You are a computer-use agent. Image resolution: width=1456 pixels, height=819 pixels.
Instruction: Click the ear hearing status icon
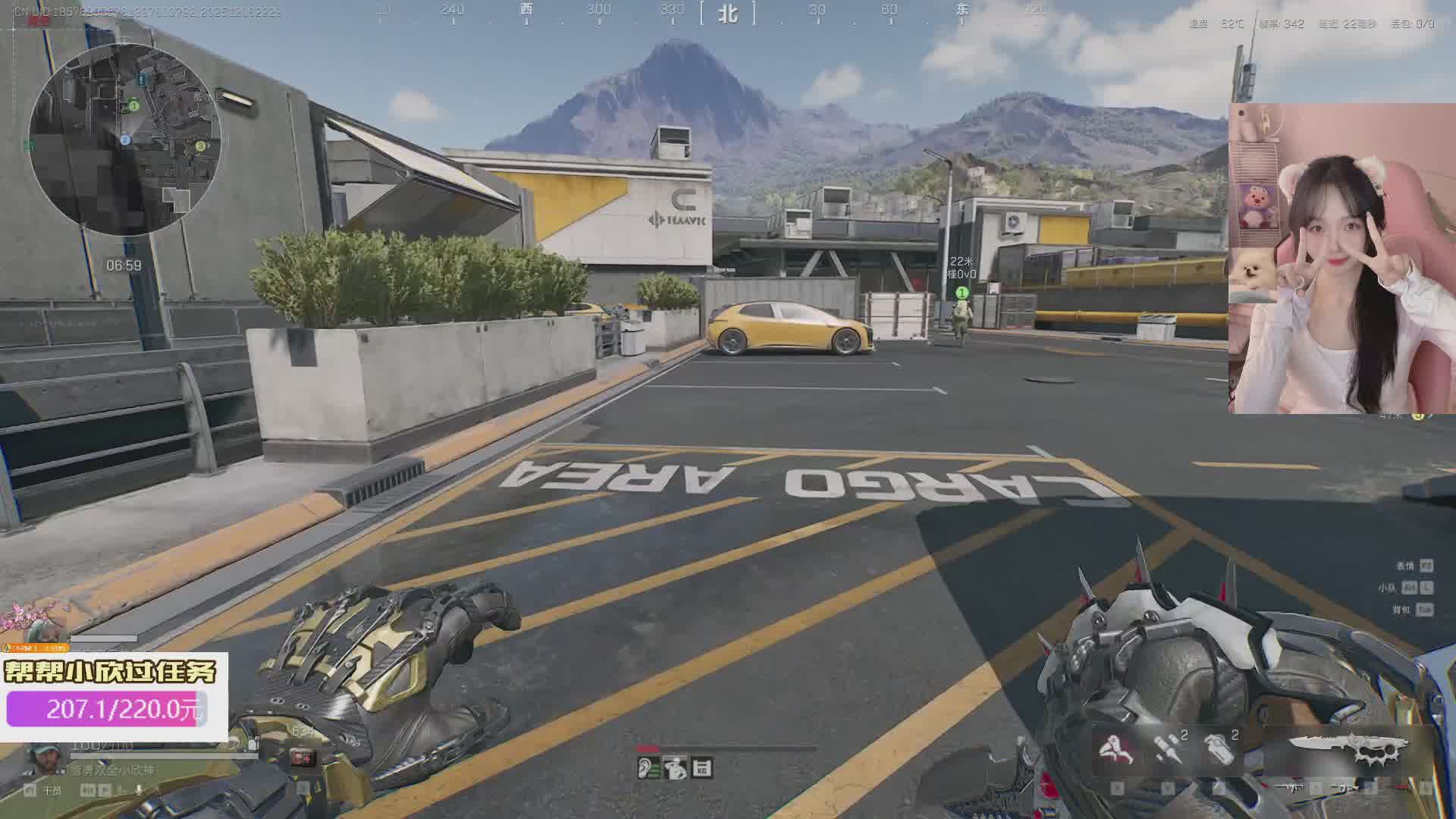pyautogui.click(x=648, y=768)
